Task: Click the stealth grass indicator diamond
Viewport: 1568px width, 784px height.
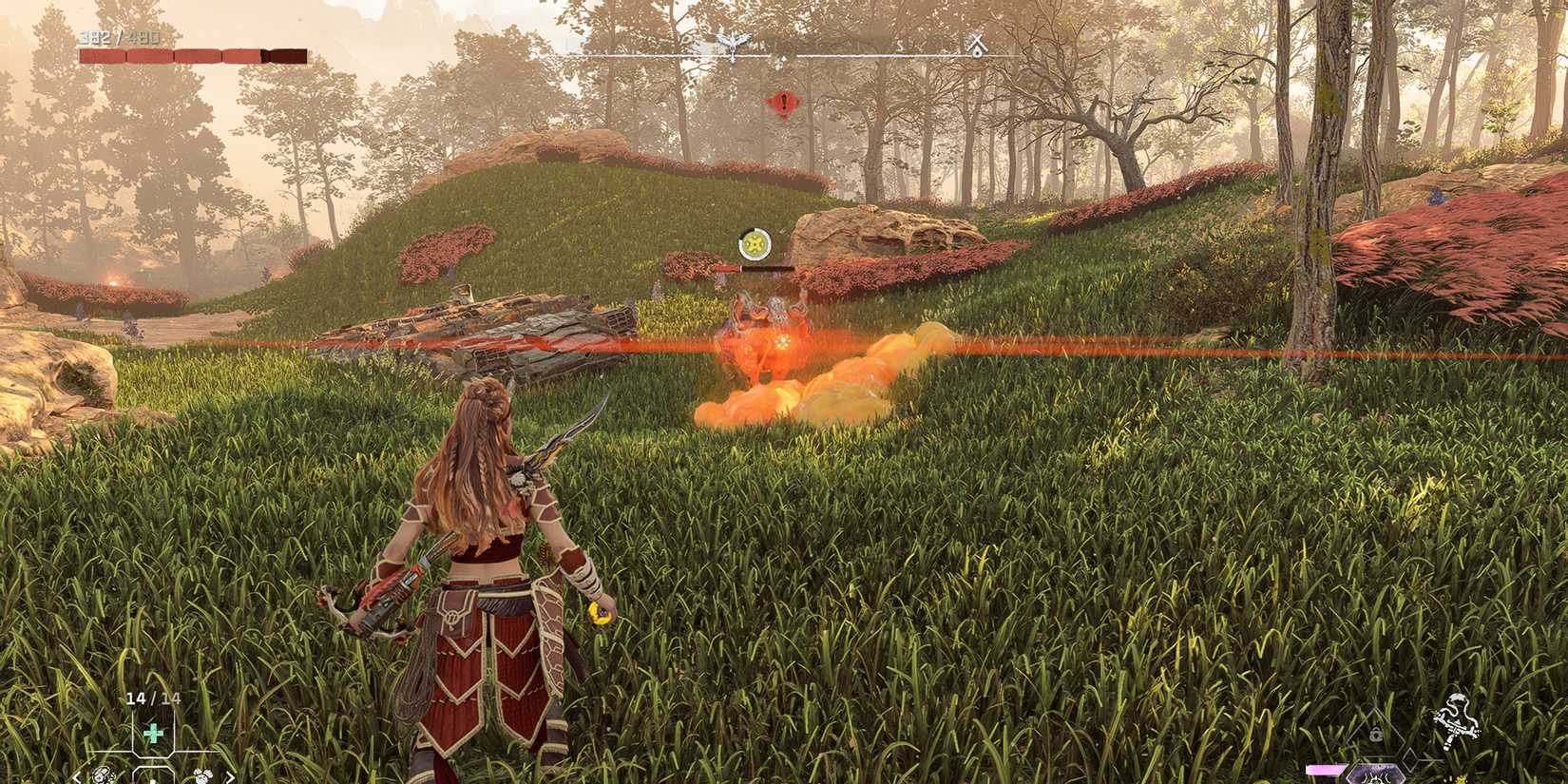Action: (1411, 760)
